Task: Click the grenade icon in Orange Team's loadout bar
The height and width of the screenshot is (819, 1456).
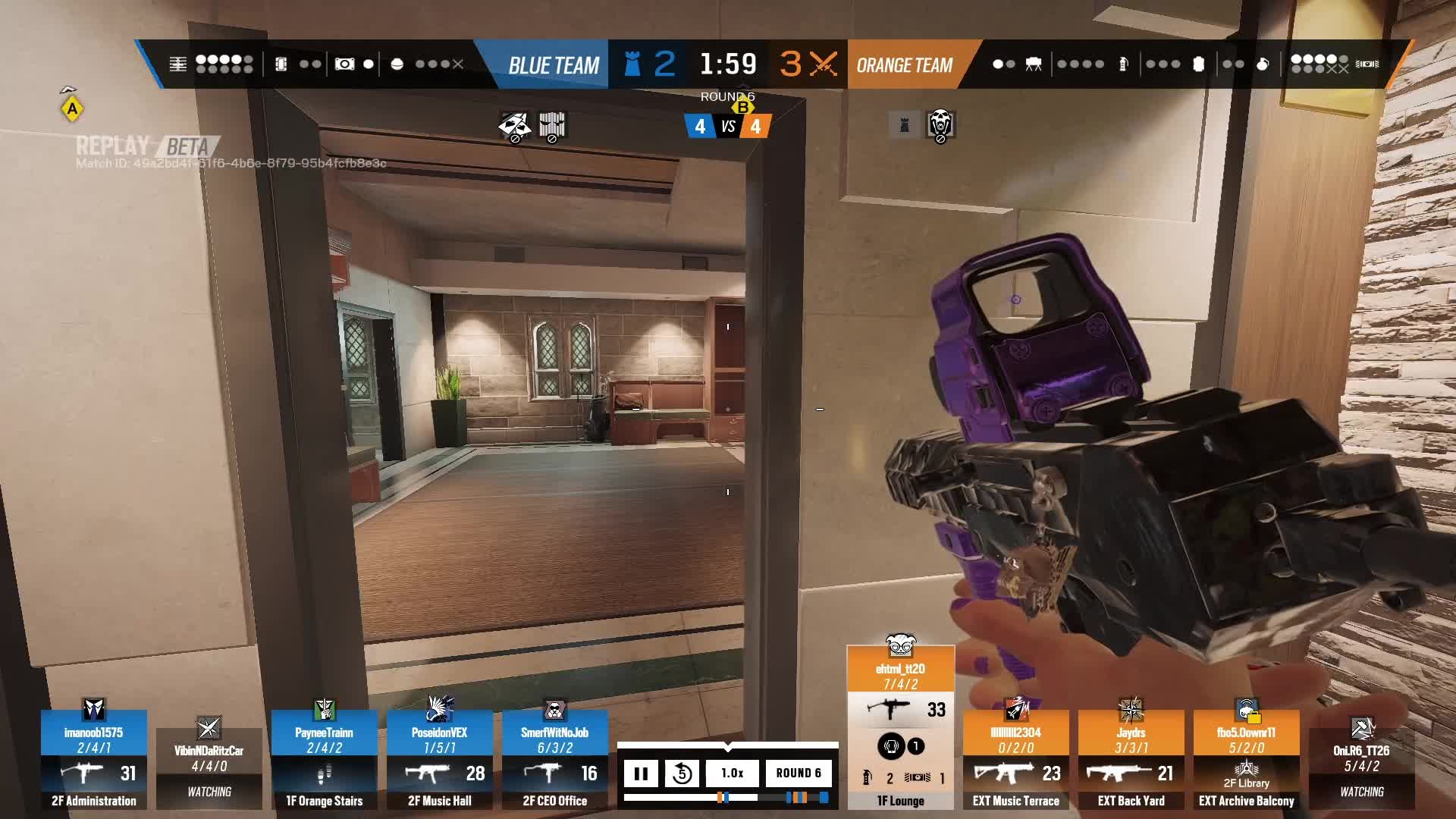Action: point(1261,64)
